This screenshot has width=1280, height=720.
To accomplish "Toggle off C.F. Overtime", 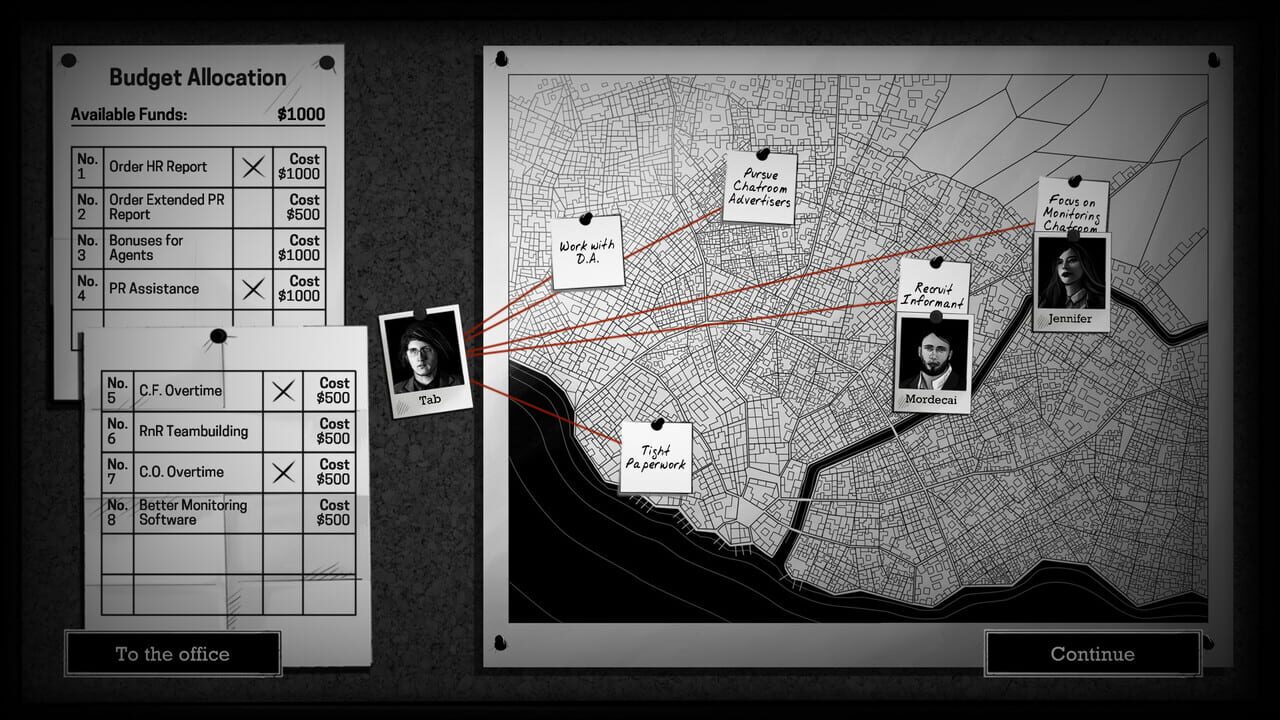I will 285,390.
